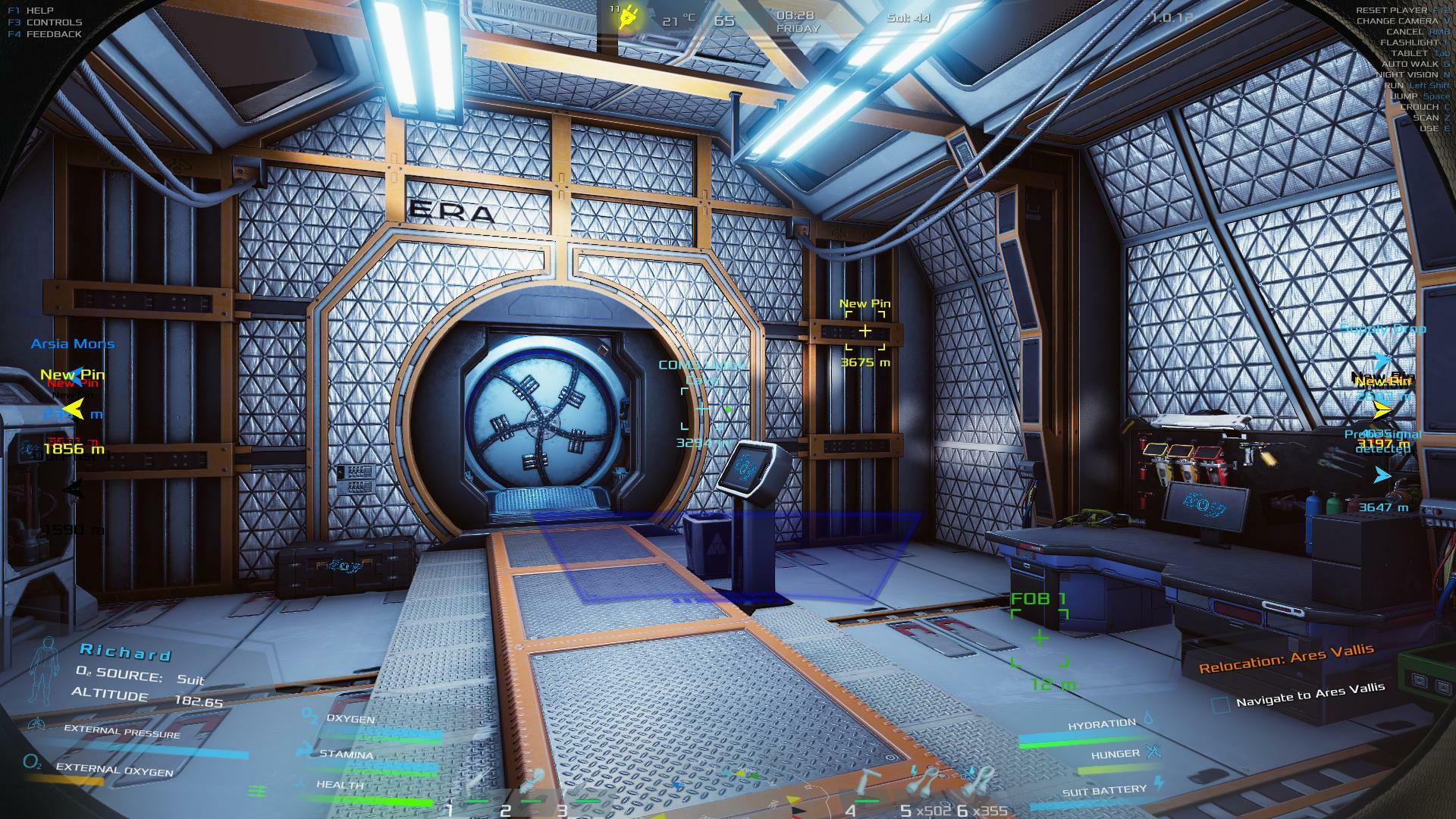
Task: Select hotbar slot 2 item
Action: (x=531, y=781)
